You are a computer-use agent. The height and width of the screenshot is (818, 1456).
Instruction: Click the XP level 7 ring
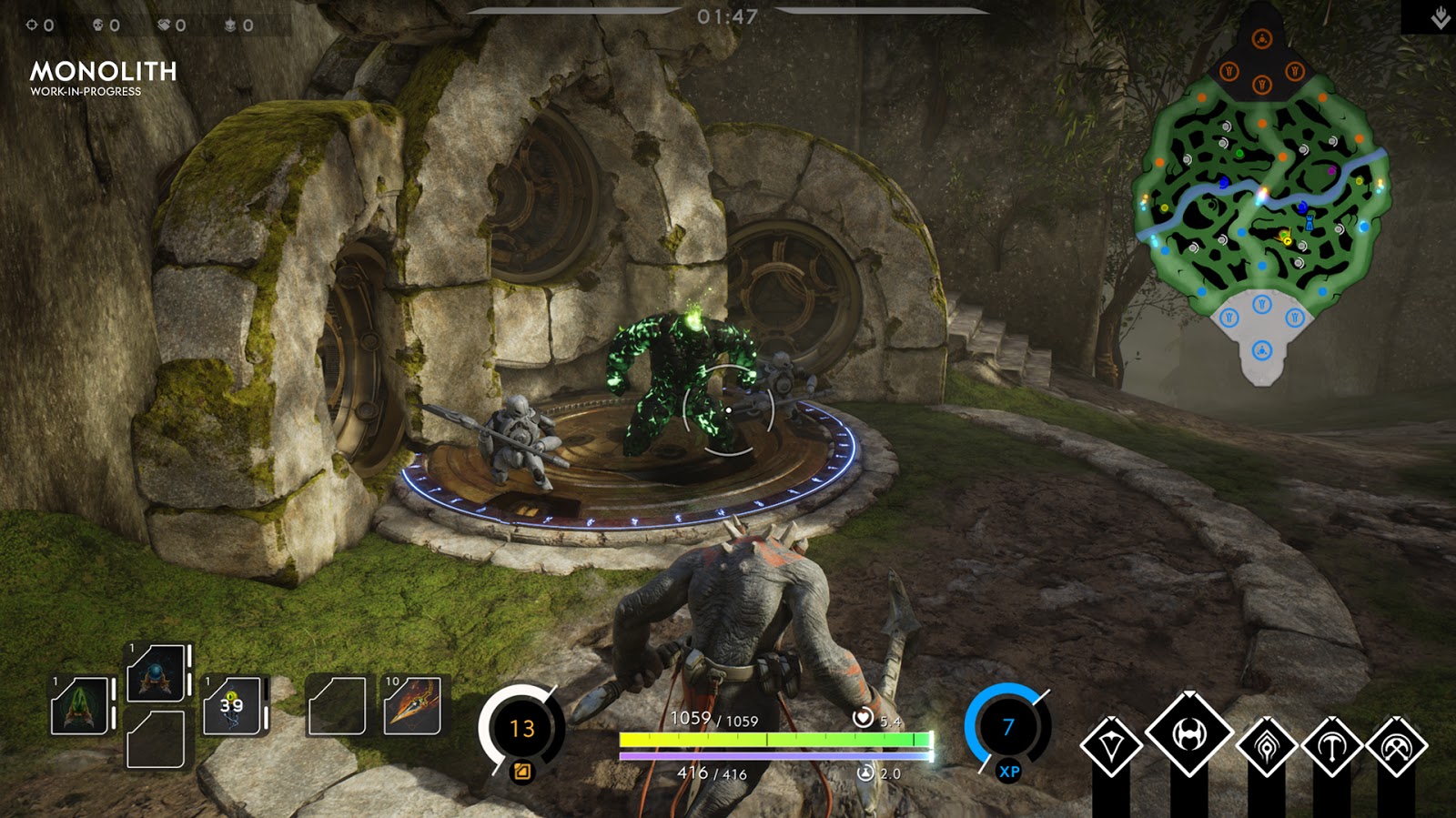click(x=1007, y=728)
